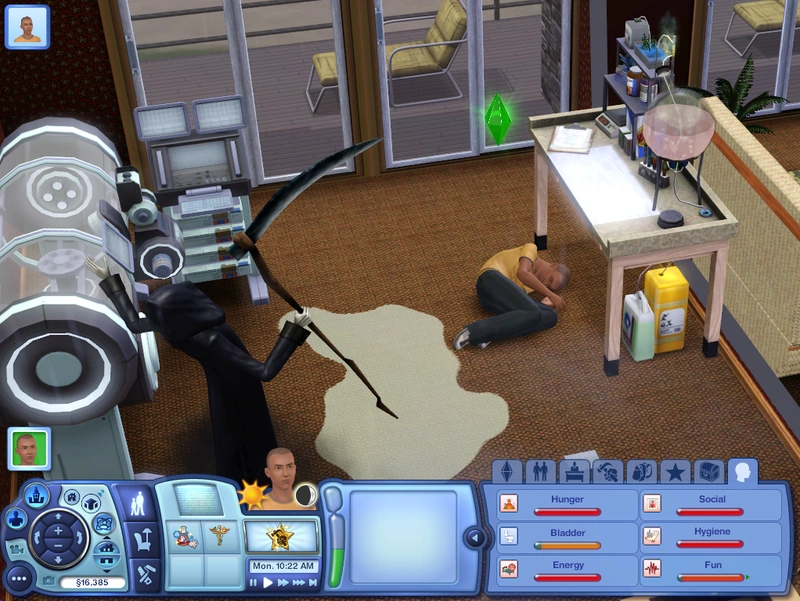Open the Opportunities star tab

coord(675,471)
